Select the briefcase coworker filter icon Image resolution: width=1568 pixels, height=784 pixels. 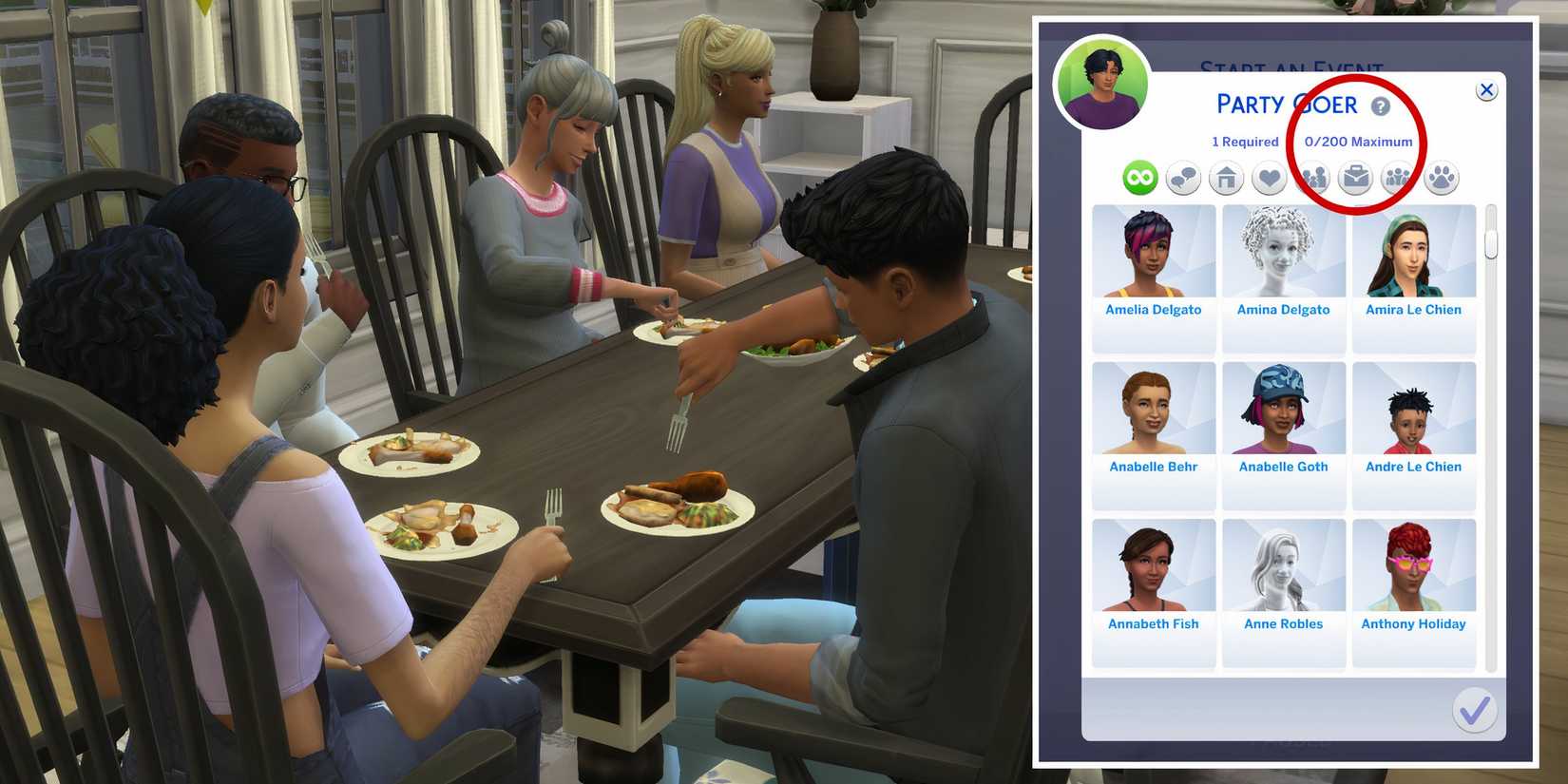point(1356,176)
